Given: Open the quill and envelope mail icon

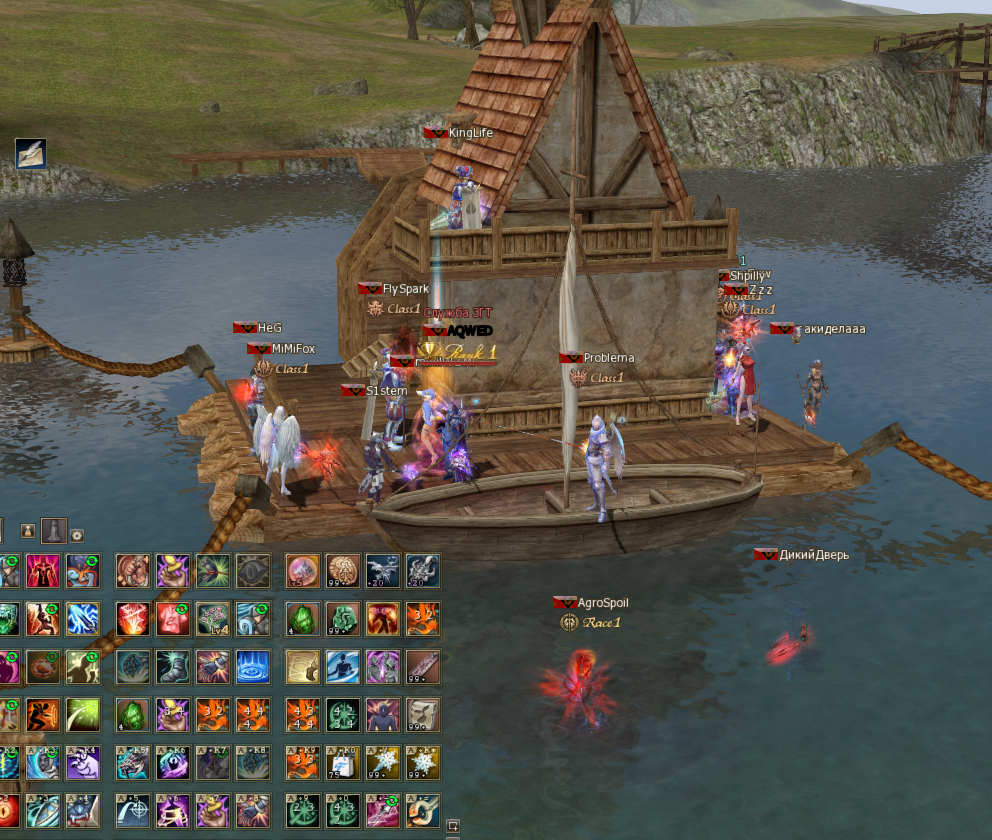Looking at the screenshot, I should 31,153.
